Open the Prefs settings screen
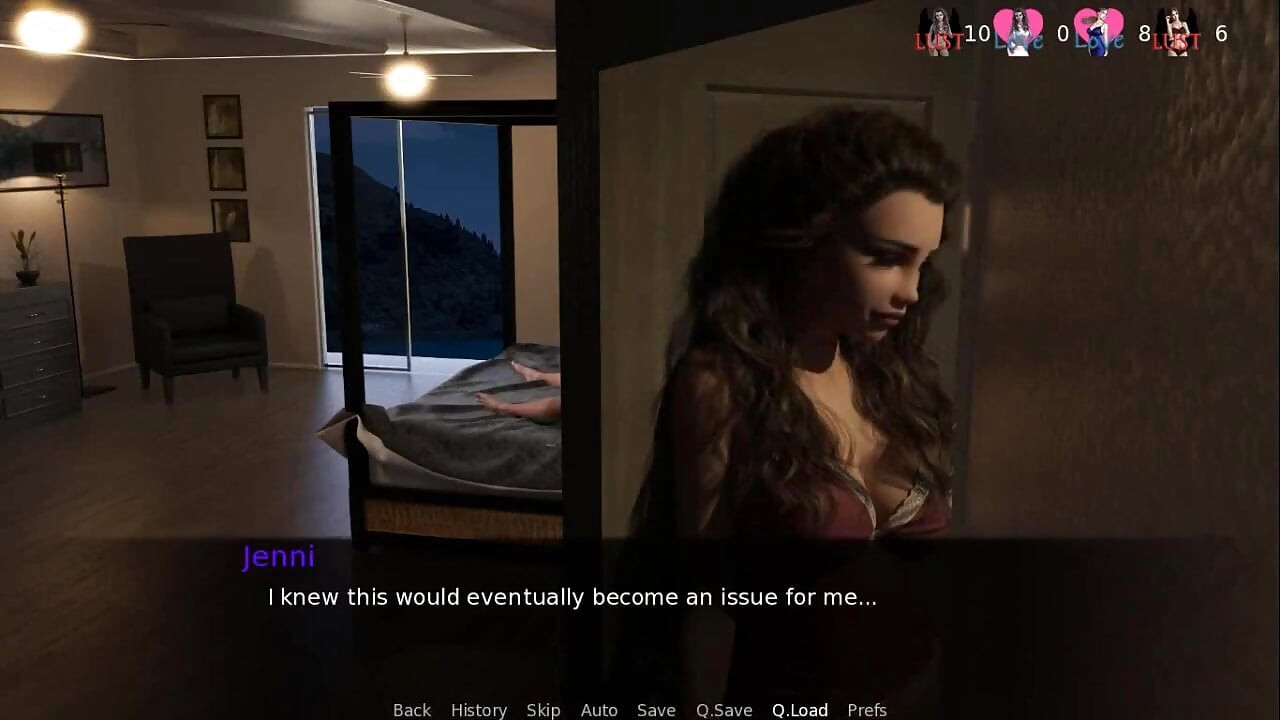The image size is (1280, 720). (x=866, y=709)
